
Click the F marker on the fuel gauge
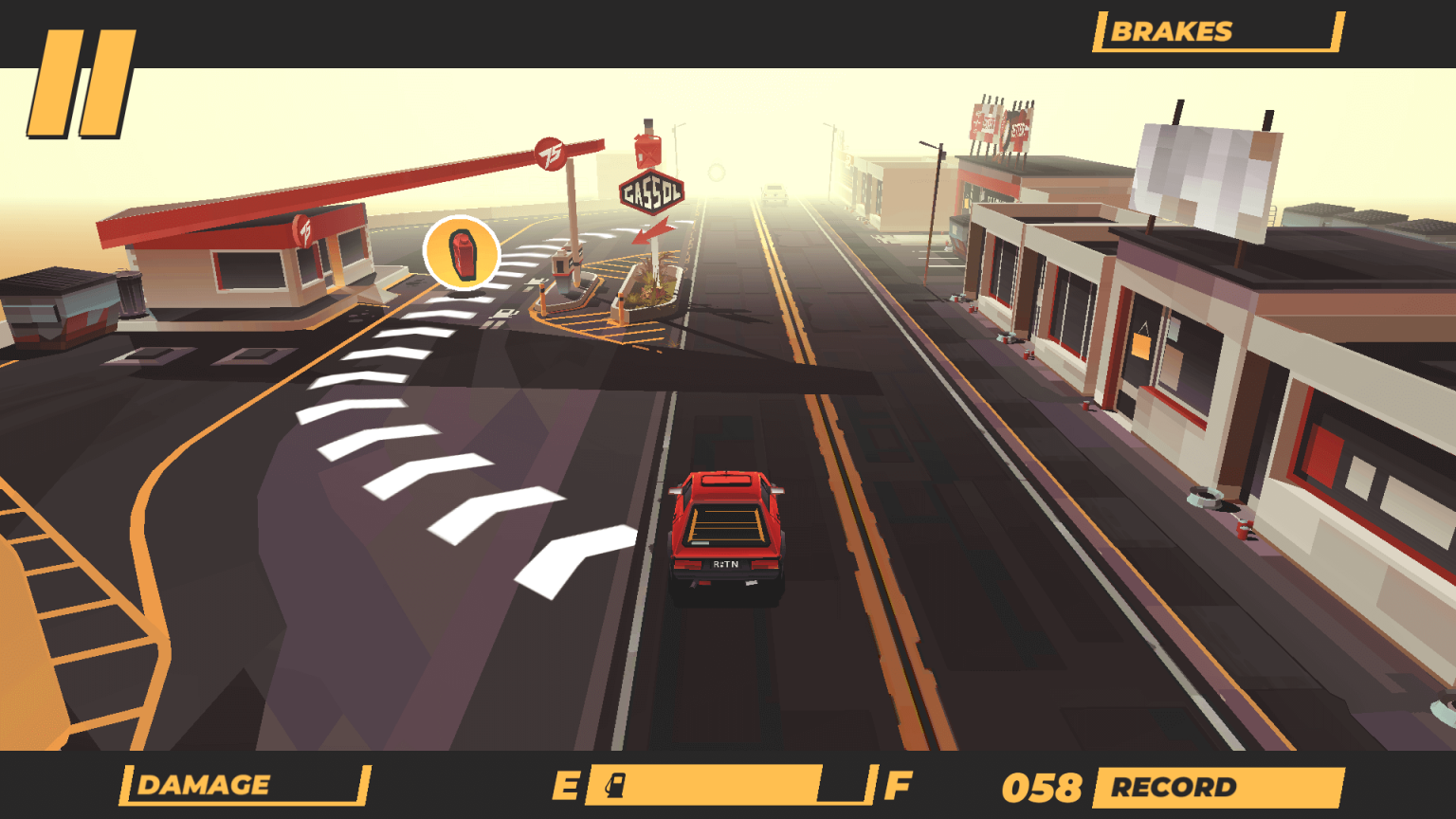[895, 783]
